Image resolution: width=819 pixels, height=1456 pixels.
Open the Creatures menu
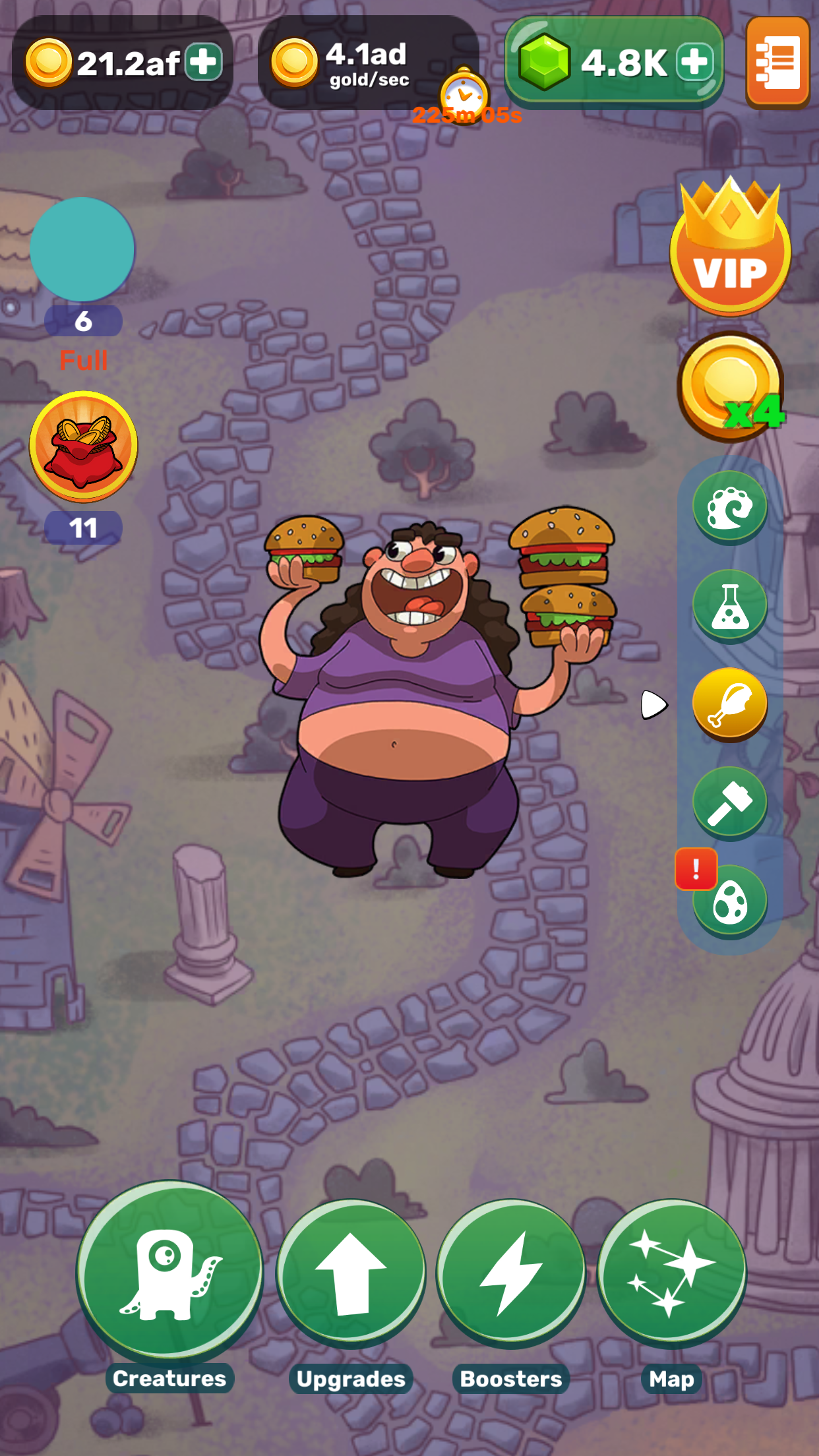169,1270
